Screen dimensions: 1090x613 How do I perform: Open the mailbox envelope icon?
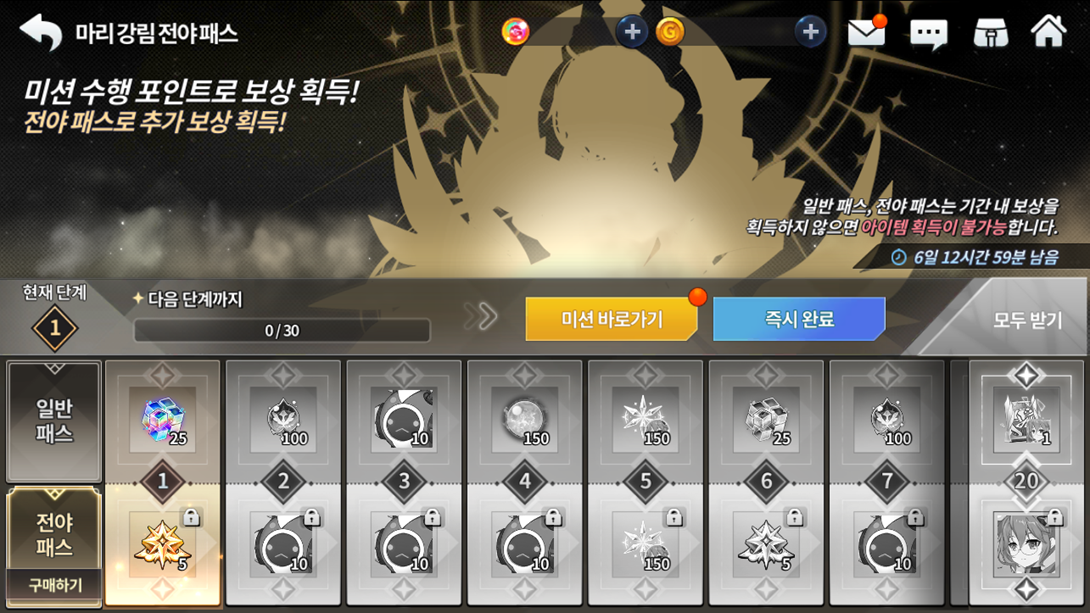(866, 33)
